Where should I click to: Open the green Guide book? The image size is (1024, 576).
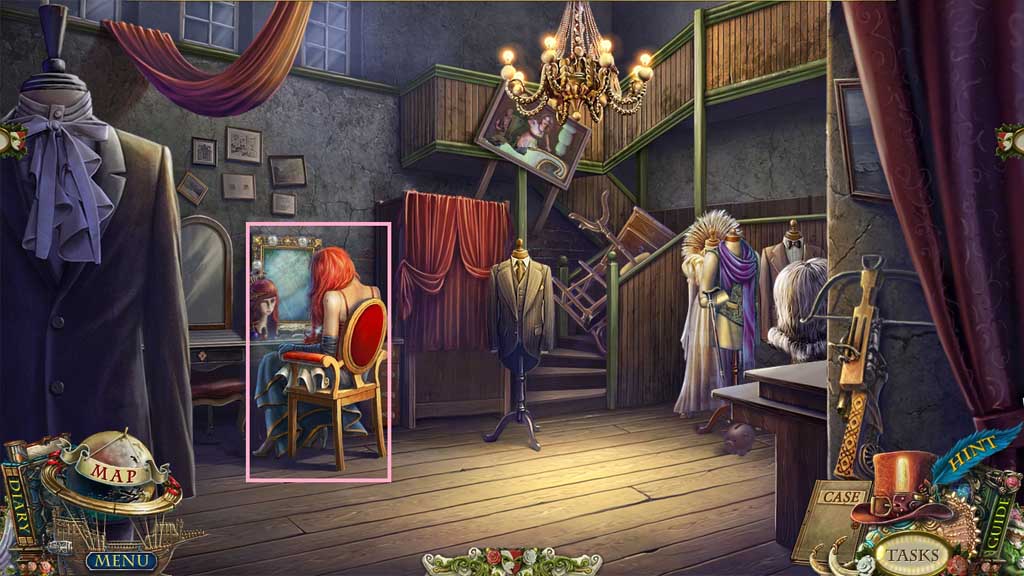pyautogui.click(x=1001, y=512)
